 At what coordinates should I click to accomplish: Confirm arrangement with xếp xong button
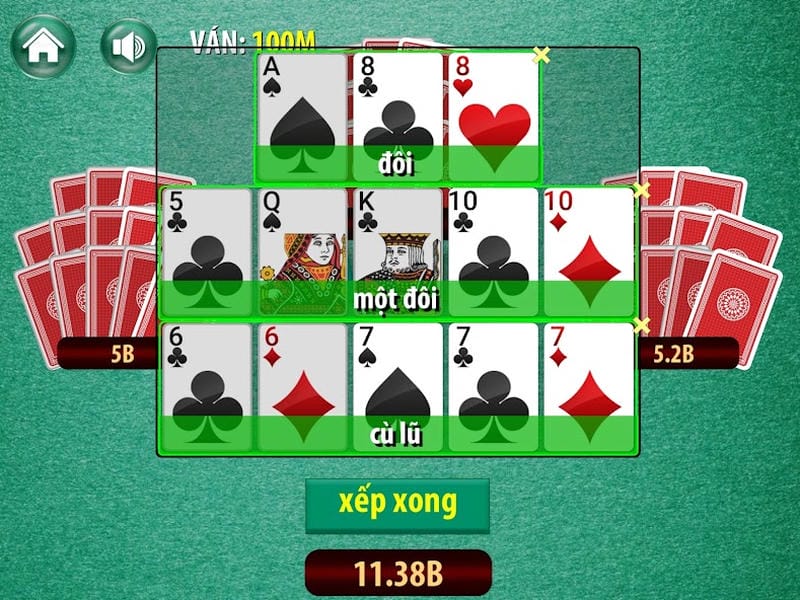coord(397,505)
